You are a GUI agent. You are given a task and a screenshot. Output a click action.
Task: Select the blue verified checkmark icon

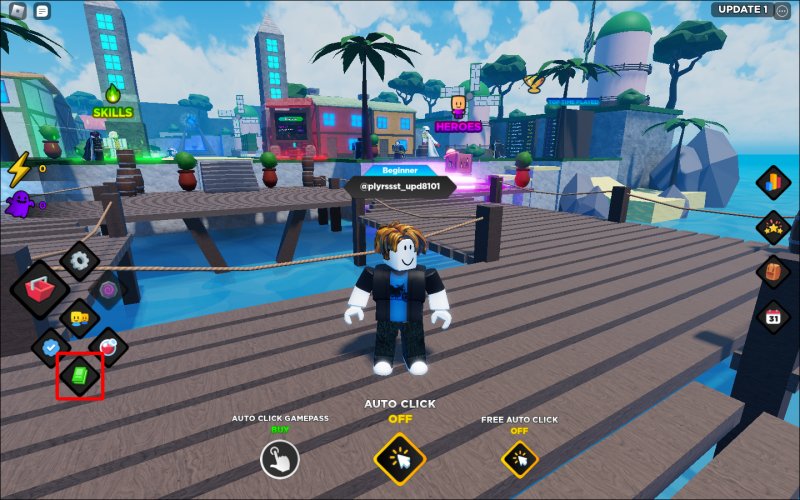pyautogui.click(x=50, y=347)
